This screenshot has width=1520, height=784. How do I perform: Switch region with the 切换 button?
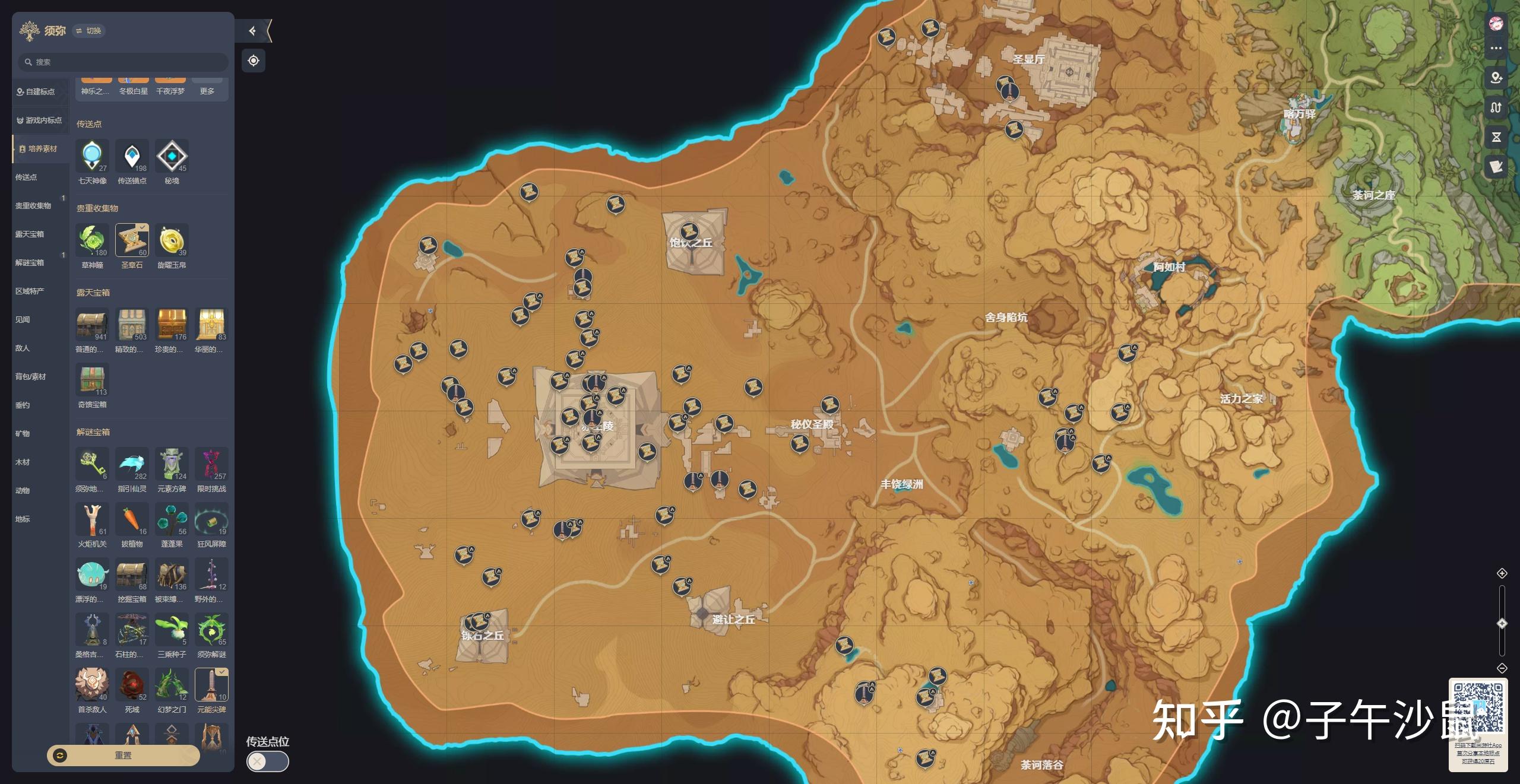click(89, 31)
